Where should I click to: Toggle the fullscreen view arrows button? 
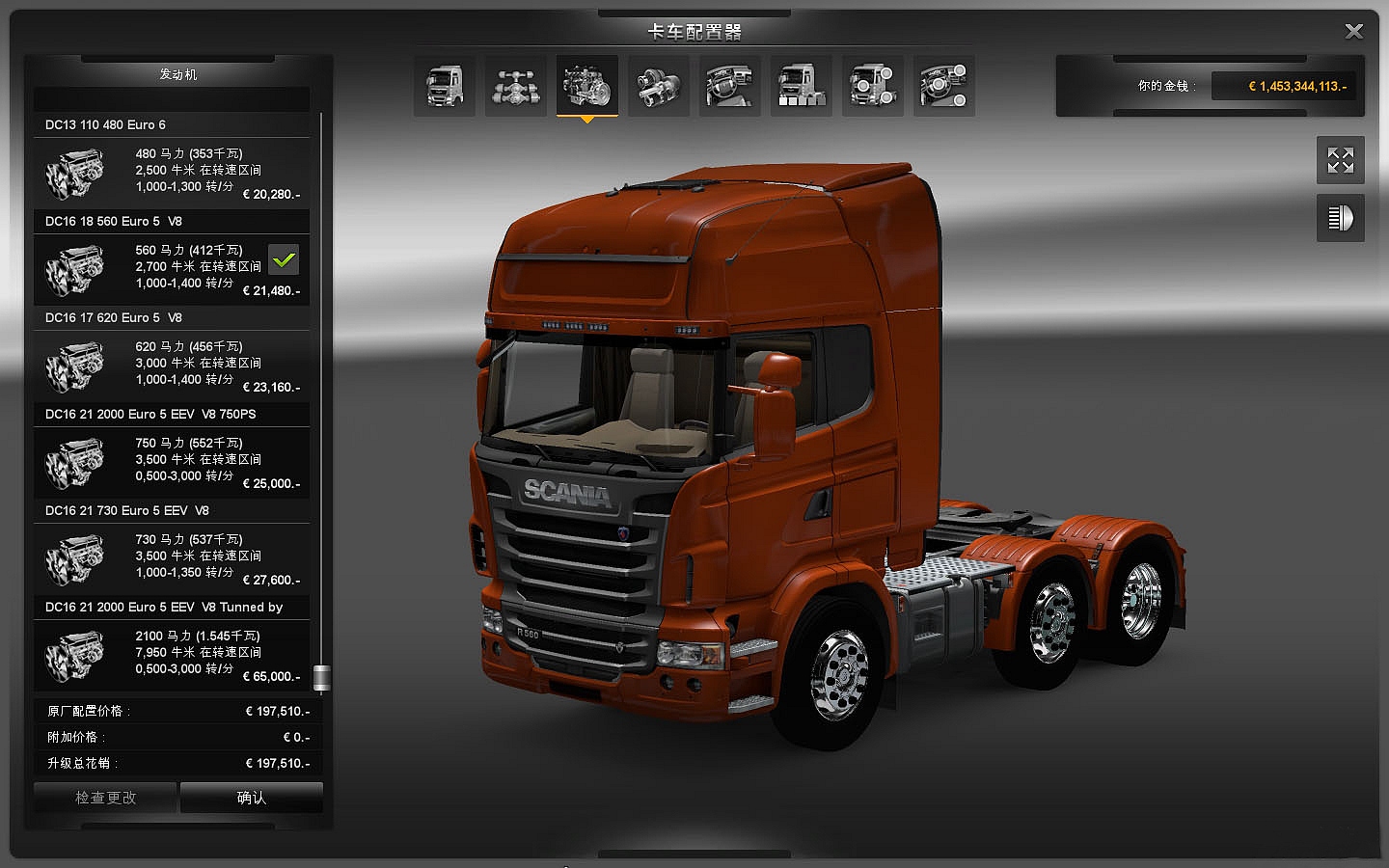tap(1341, 160)
